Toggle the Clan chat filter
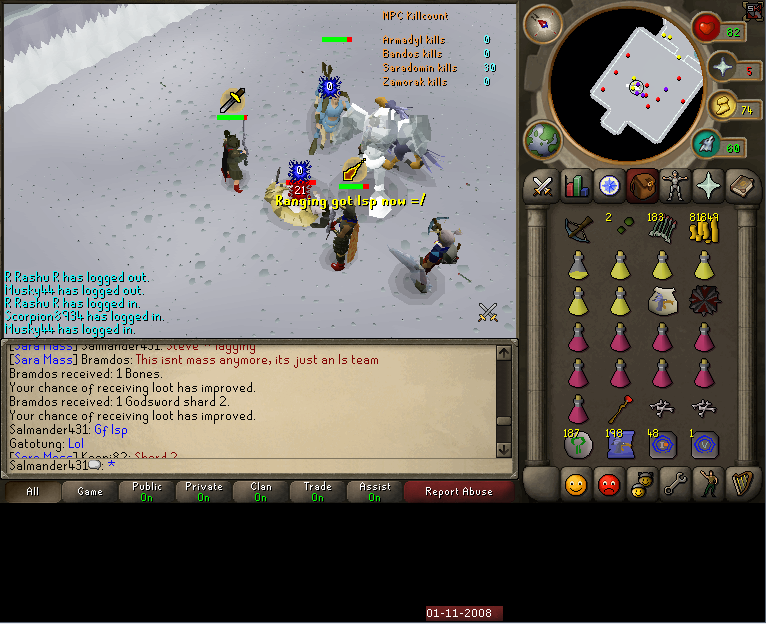766x624 pixels. [261, 491]
